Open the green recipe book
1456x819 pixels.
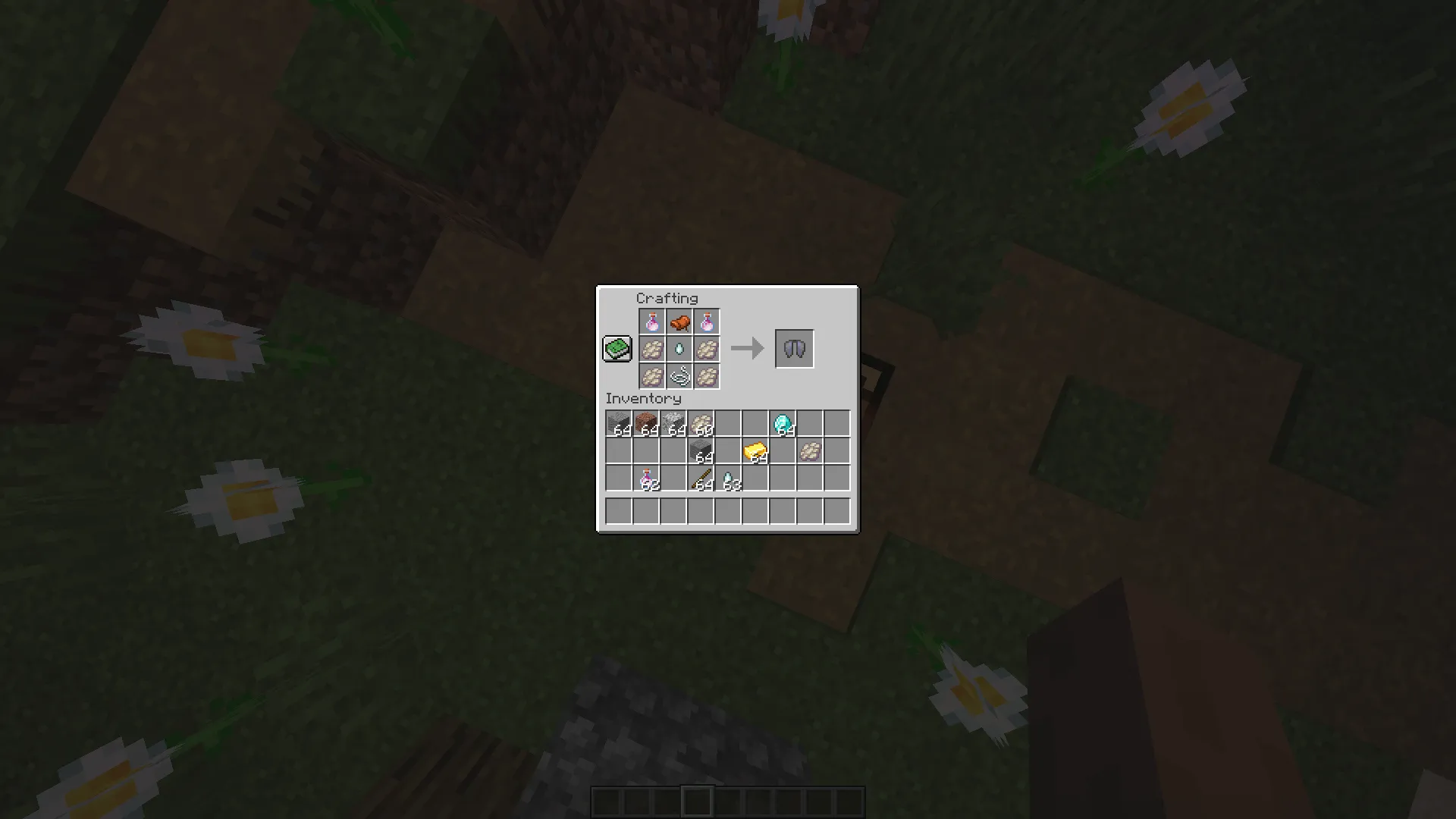(617, 349)
